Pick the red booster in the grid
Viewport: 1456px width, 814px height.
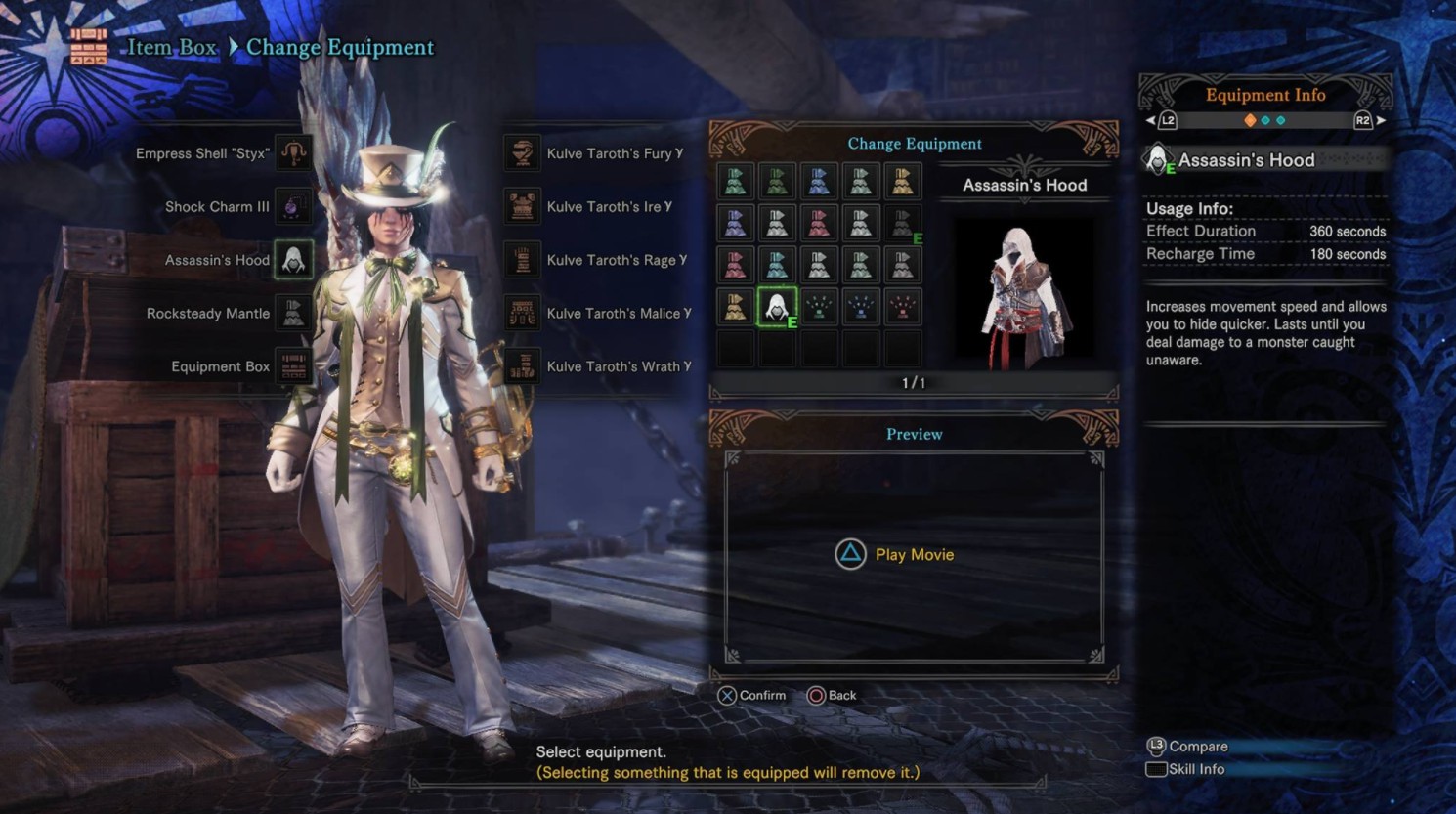pos(902,307)
